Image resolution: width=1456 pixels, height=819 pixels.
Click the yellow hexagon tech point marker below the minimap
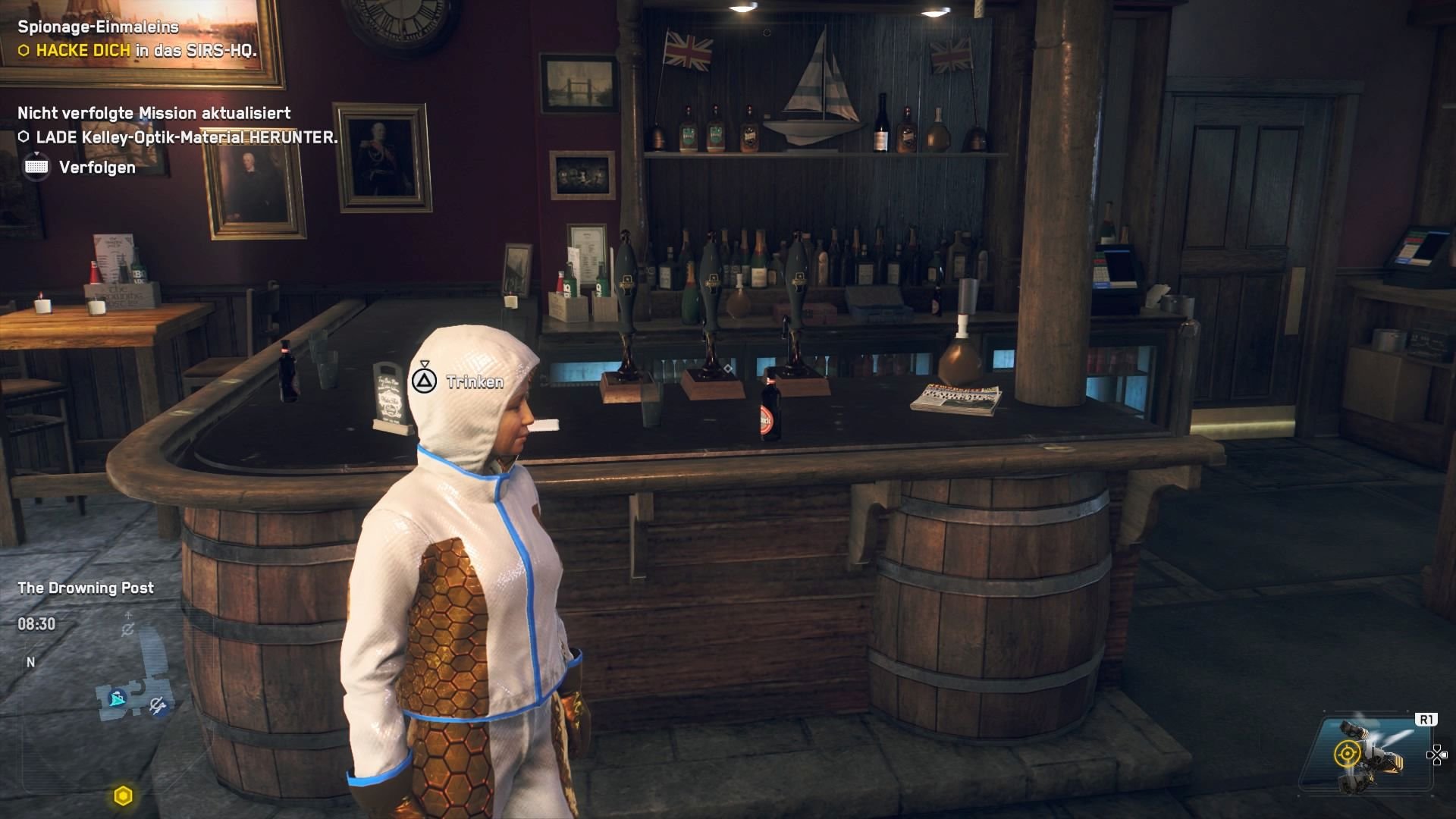[x=122, y=794]
